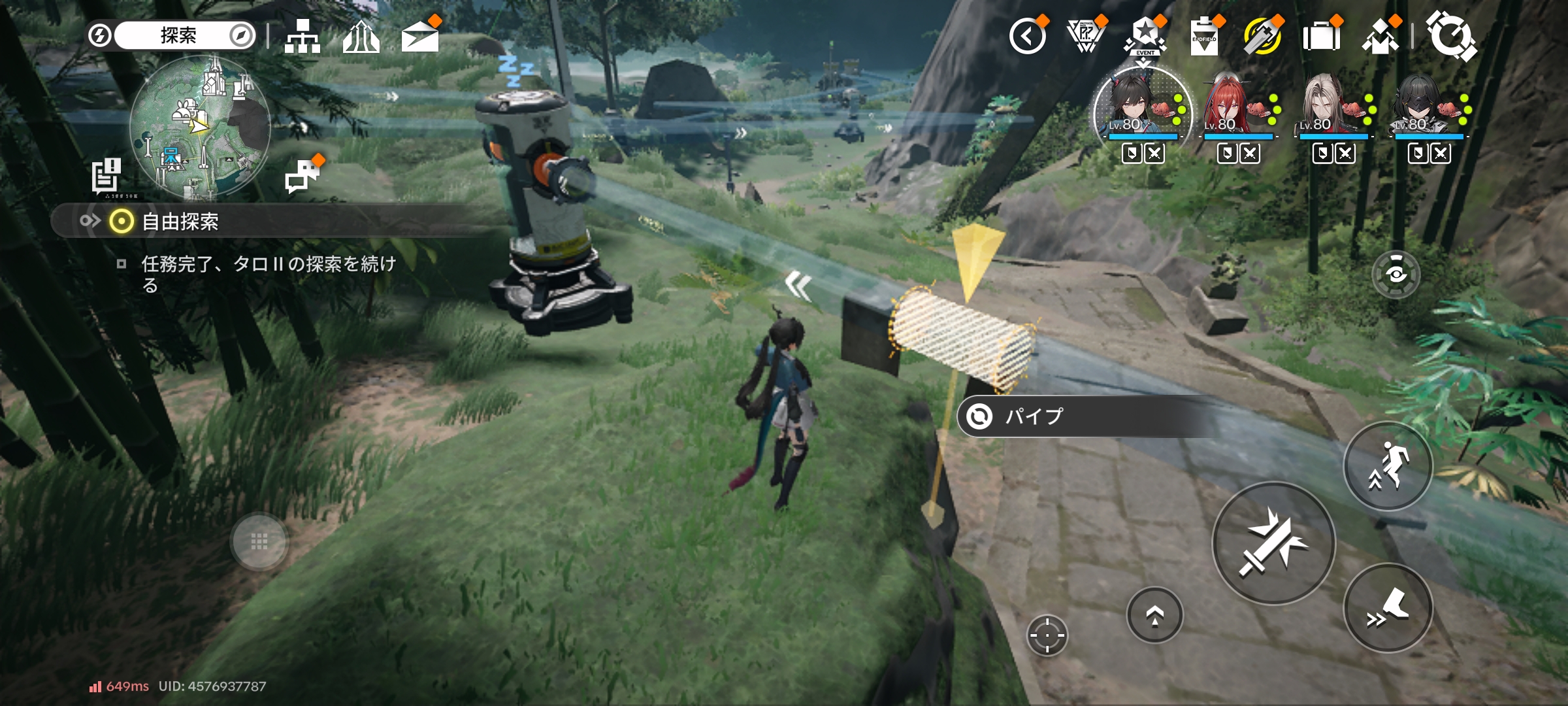The height and width of the screenshot is (706, 1568).
Task: Tap the jump running-figure button
Action: tap(1388, 466)
